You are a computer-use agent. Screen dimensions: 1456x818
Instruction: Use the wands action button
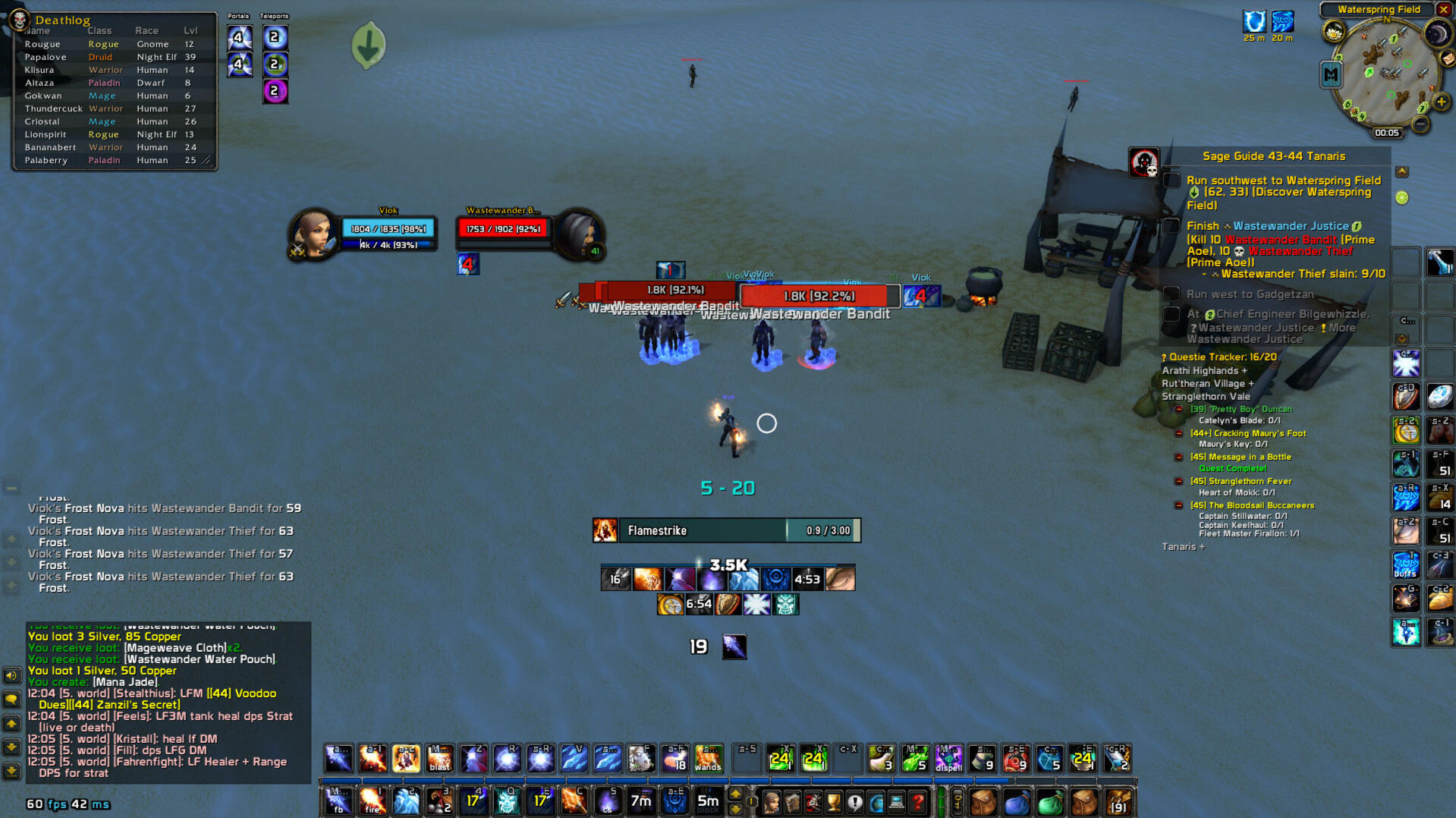[708, 758]
